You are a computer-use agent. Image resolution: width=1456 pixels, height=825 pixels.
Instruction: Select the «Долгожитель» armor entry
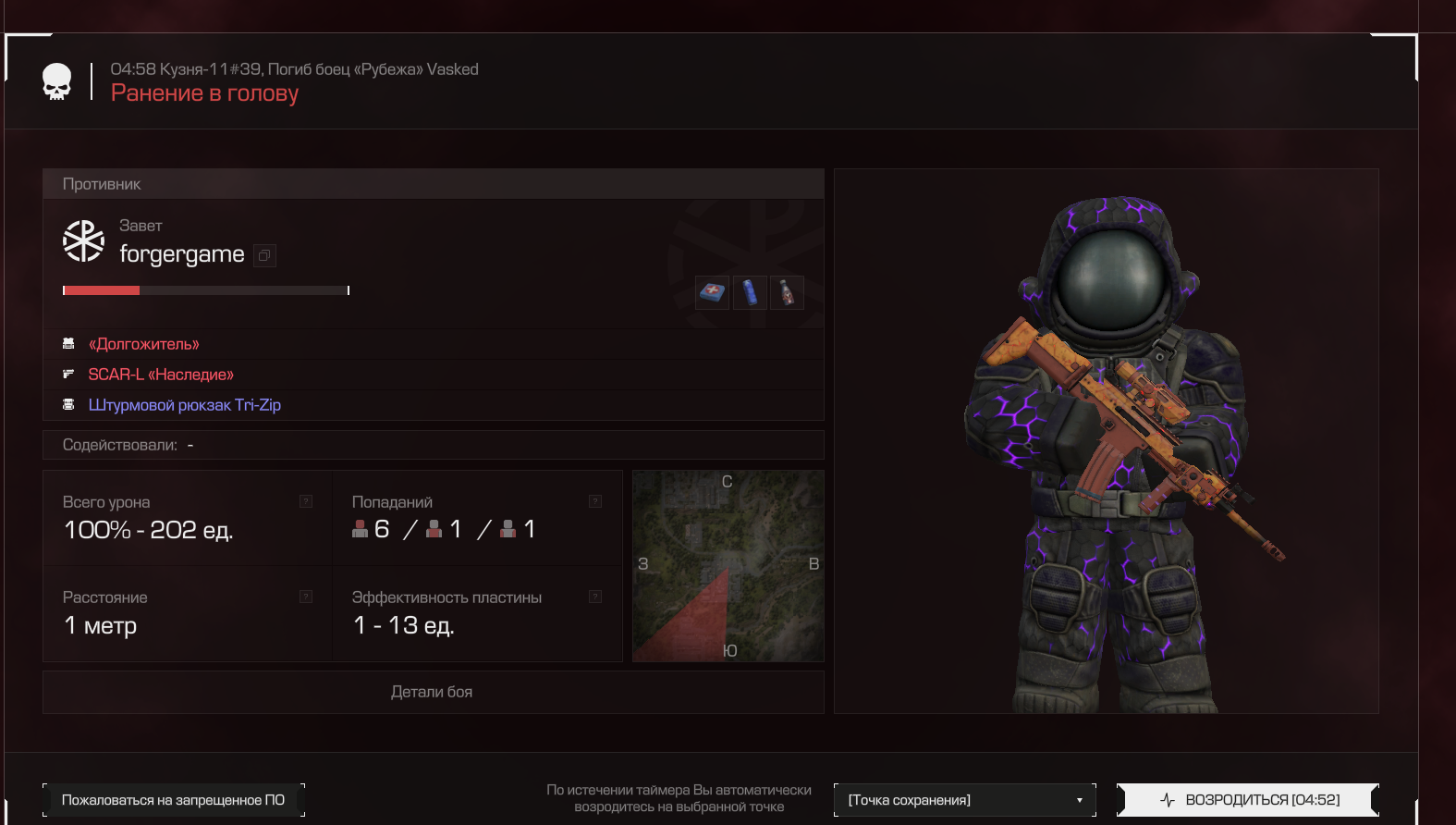[143, 344]
